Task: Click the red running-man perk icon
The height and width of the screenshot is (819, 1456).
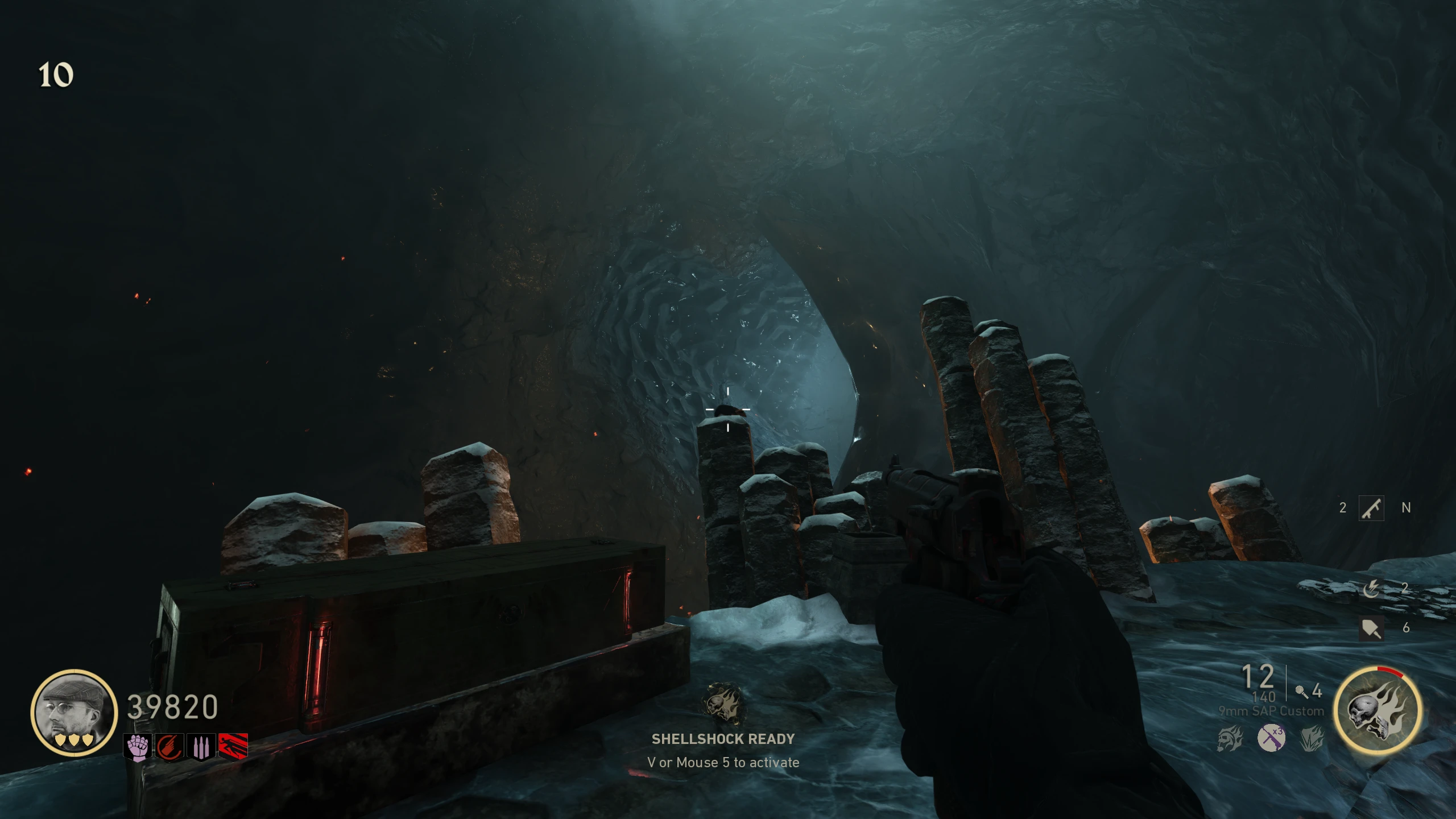Action: 233,747
